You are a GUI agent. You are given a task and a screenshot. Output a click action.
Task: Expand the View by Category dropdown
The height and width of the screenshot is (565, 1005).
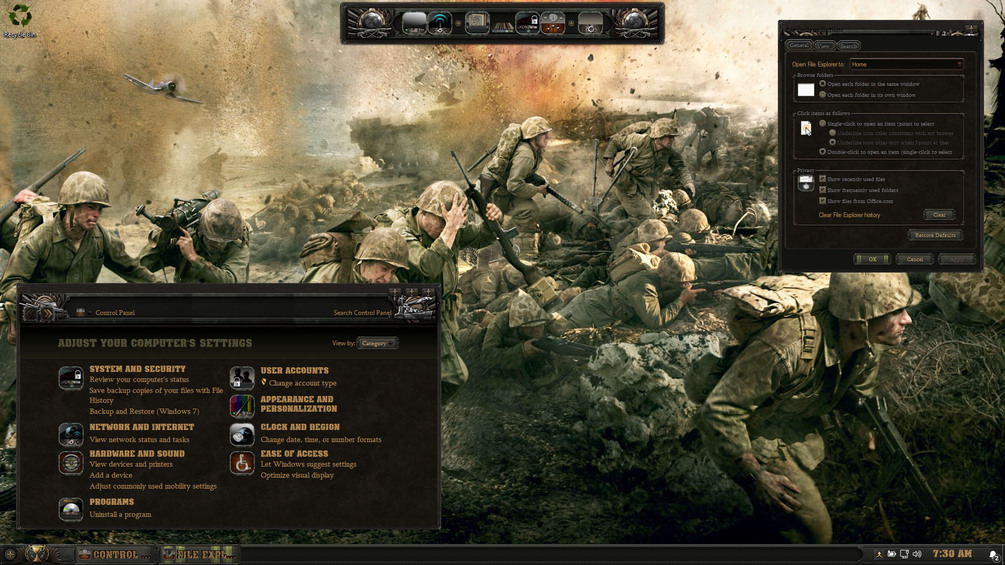click(x=377, y=343)
